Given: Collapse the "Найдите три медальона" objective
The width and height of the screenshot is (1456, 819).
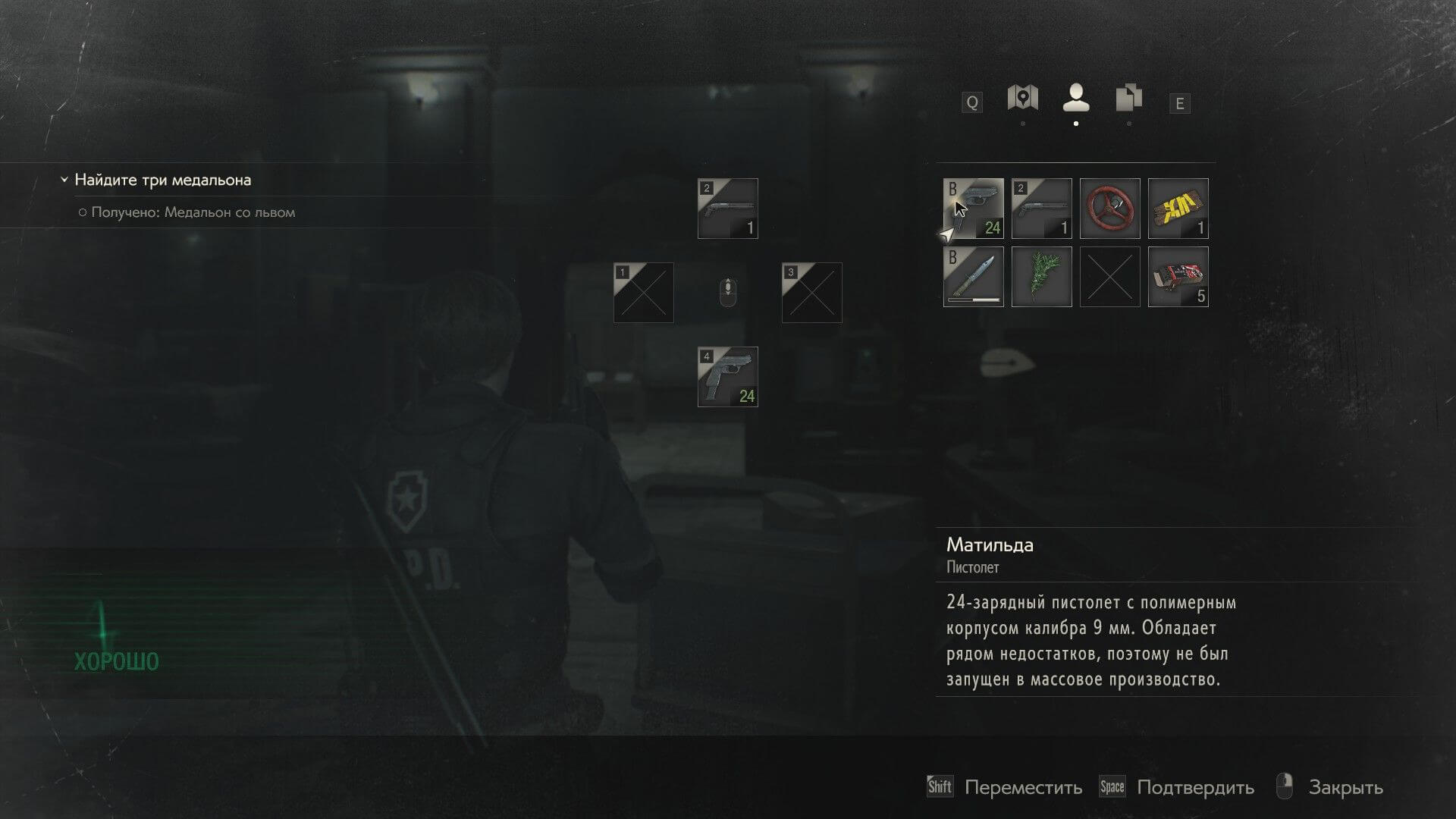Looking at the screenshot, I should pyautogui.click(x=64, y=180).
